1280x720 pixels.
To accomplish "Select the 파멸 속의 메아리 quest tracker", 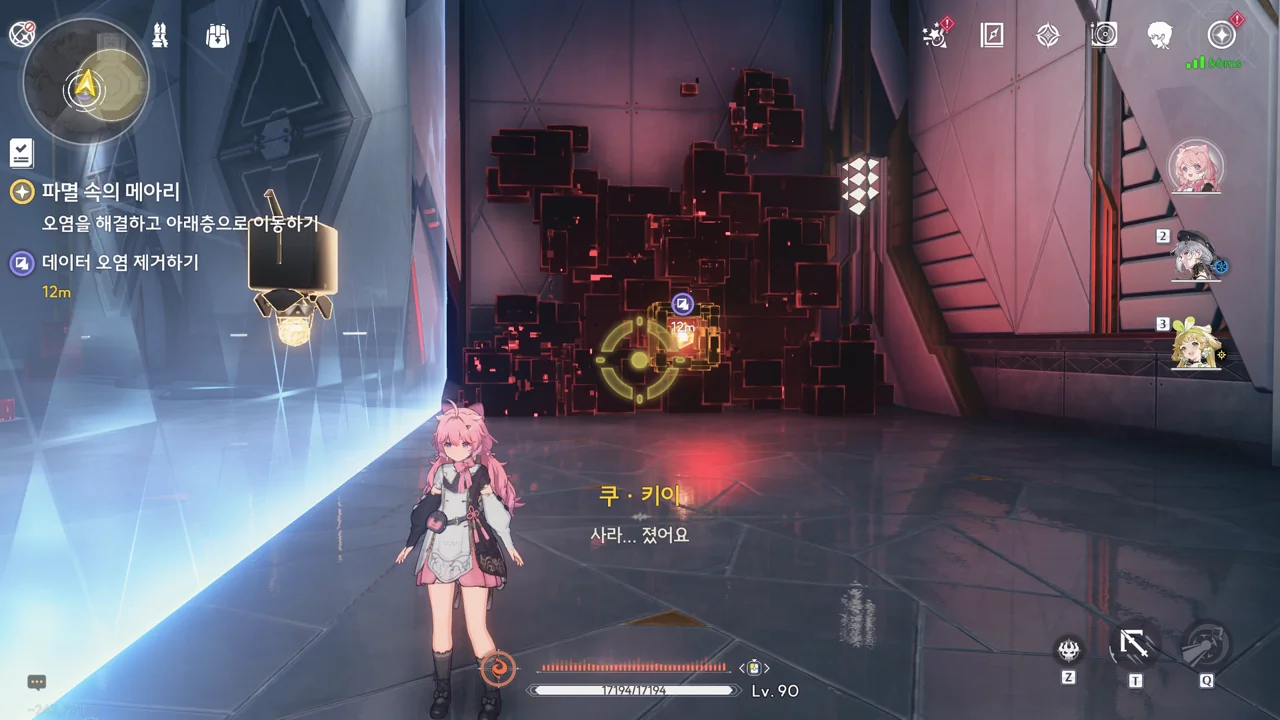I will pyautogui.click(x=110, y=192).
